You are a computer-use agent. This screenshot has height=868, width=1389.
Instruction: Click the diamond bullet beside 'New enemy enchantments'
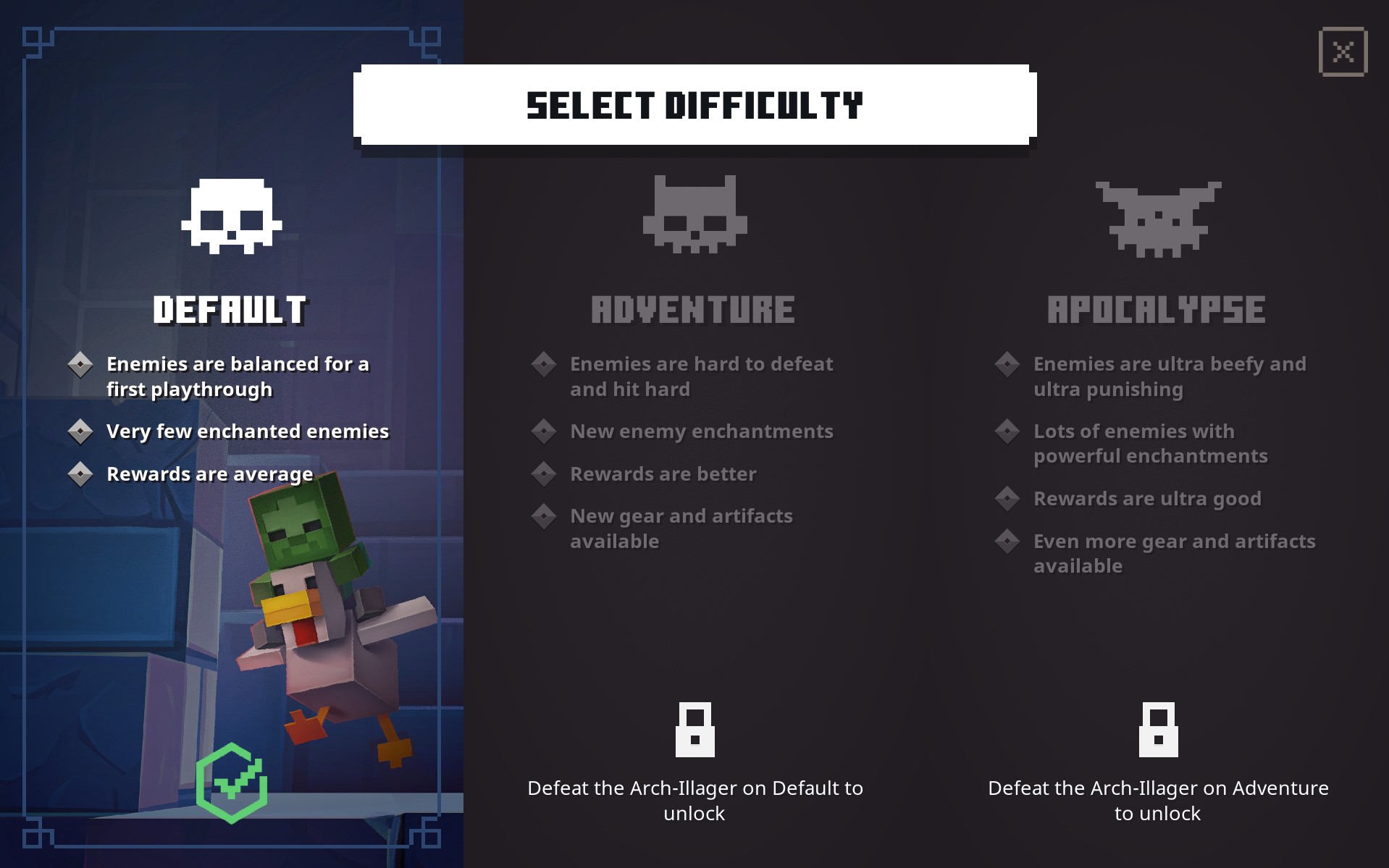pos(544,431)
